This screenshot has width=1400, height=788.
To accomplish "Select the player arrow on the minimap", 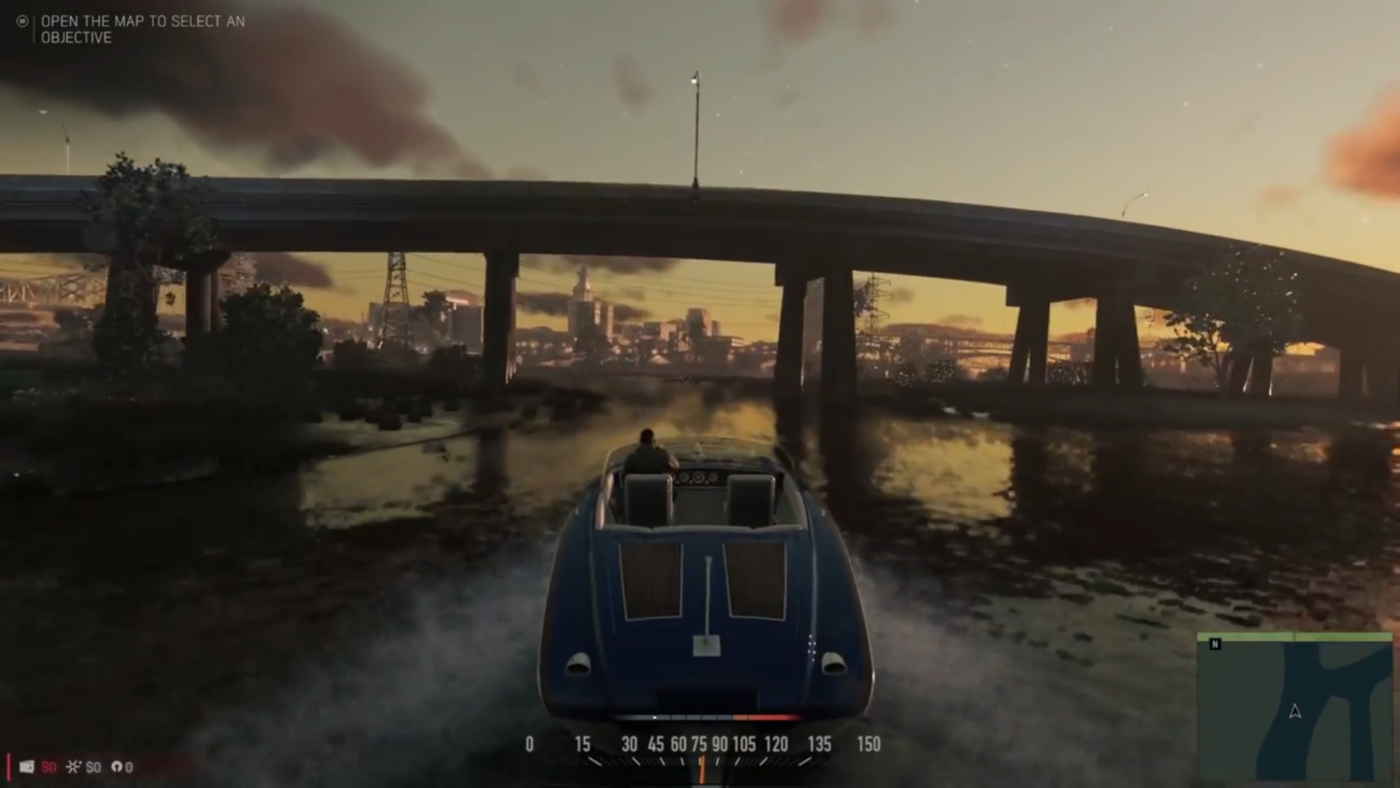I will coord(1295,712).
